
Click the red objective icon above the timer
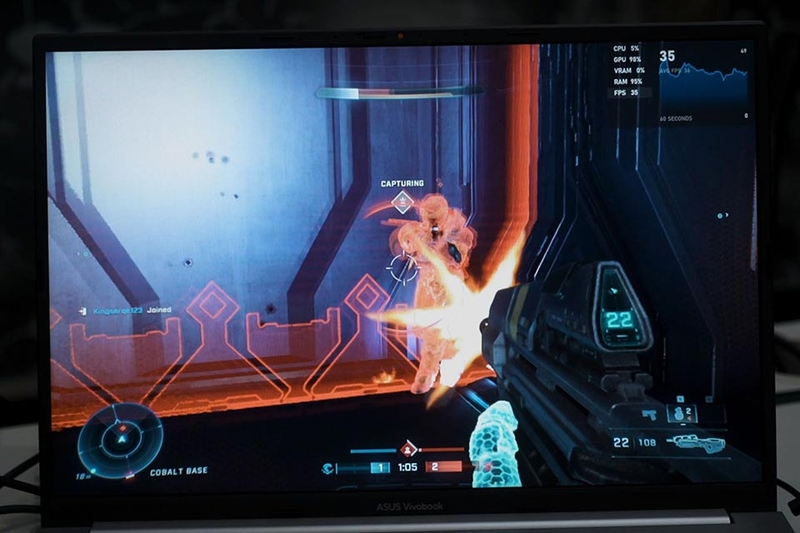point(408,449)
